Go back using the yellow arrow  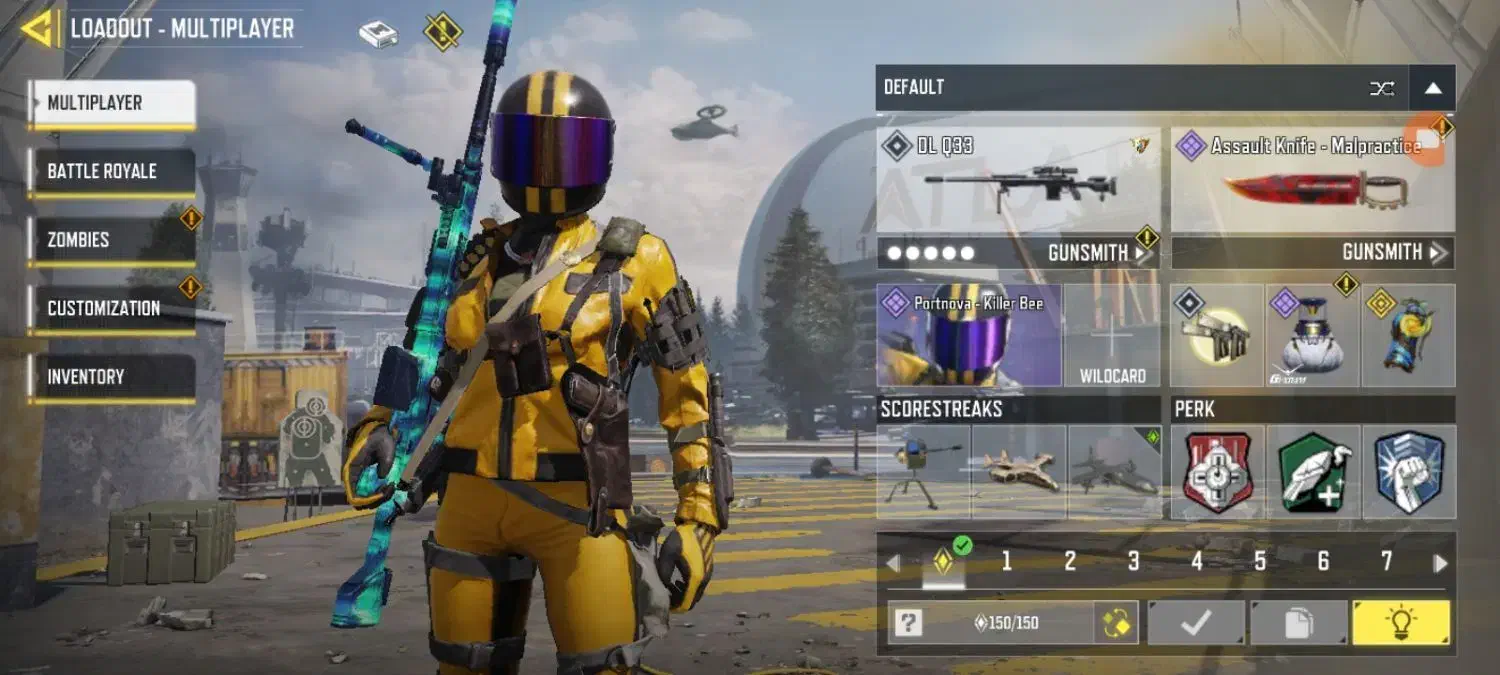coord(40,28)
